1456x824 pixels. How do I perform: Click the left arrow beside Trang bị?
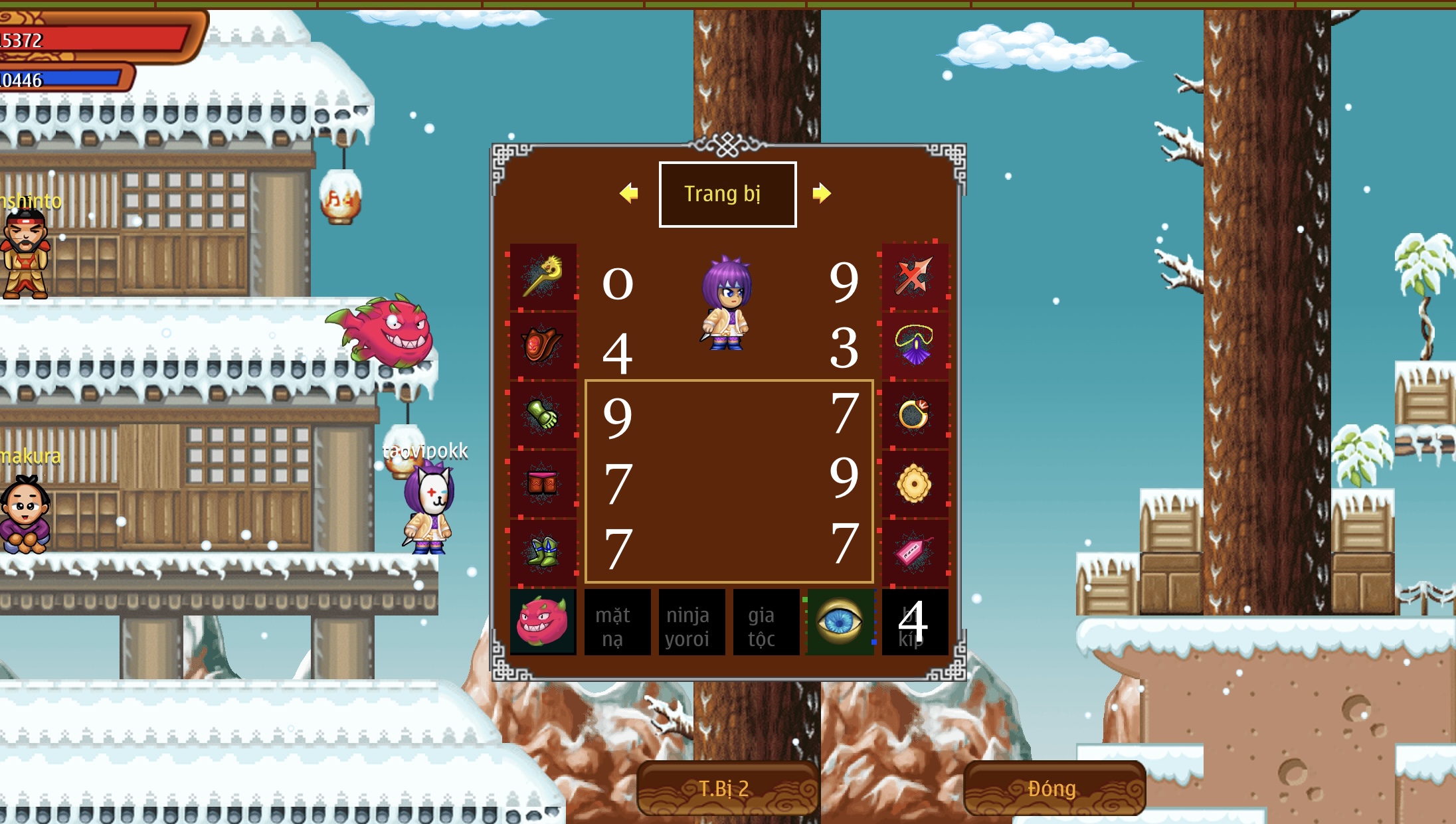pos(628,194)
